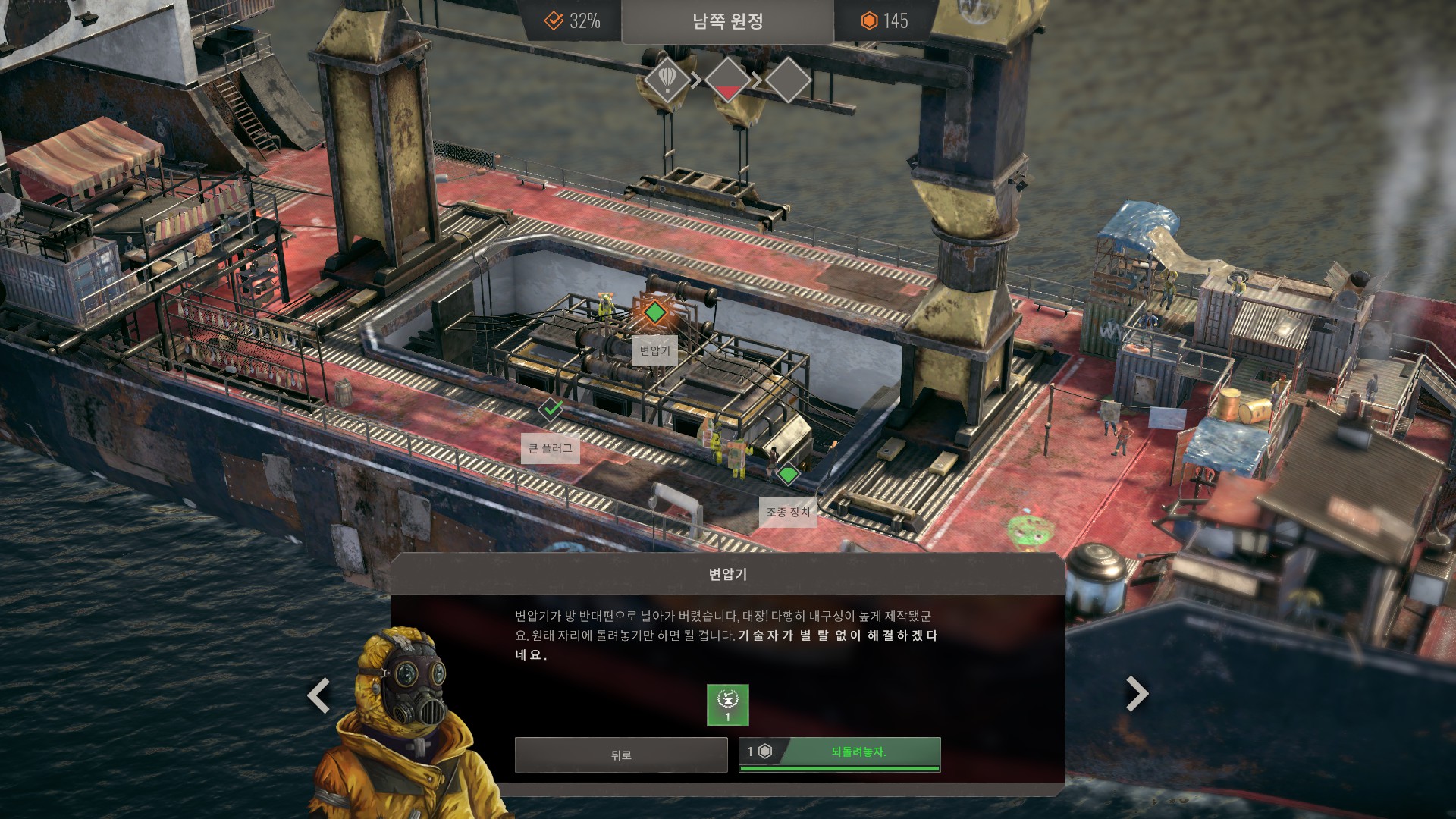
Task: Select the red-filled middle stage diamond
Action: coord(727,80)
